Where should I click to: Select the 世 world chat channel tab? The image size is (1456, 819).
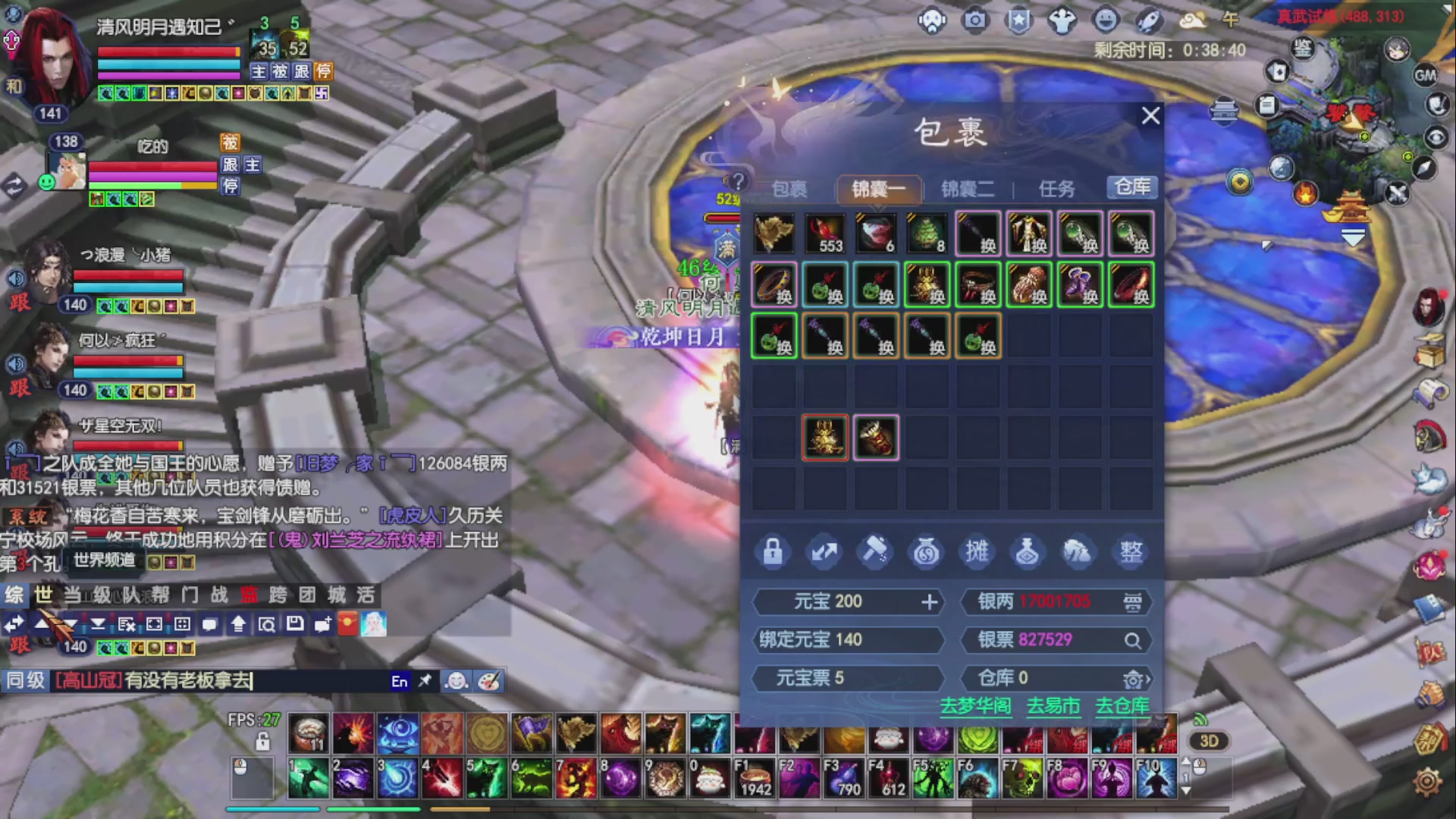[x=43, y=595]
